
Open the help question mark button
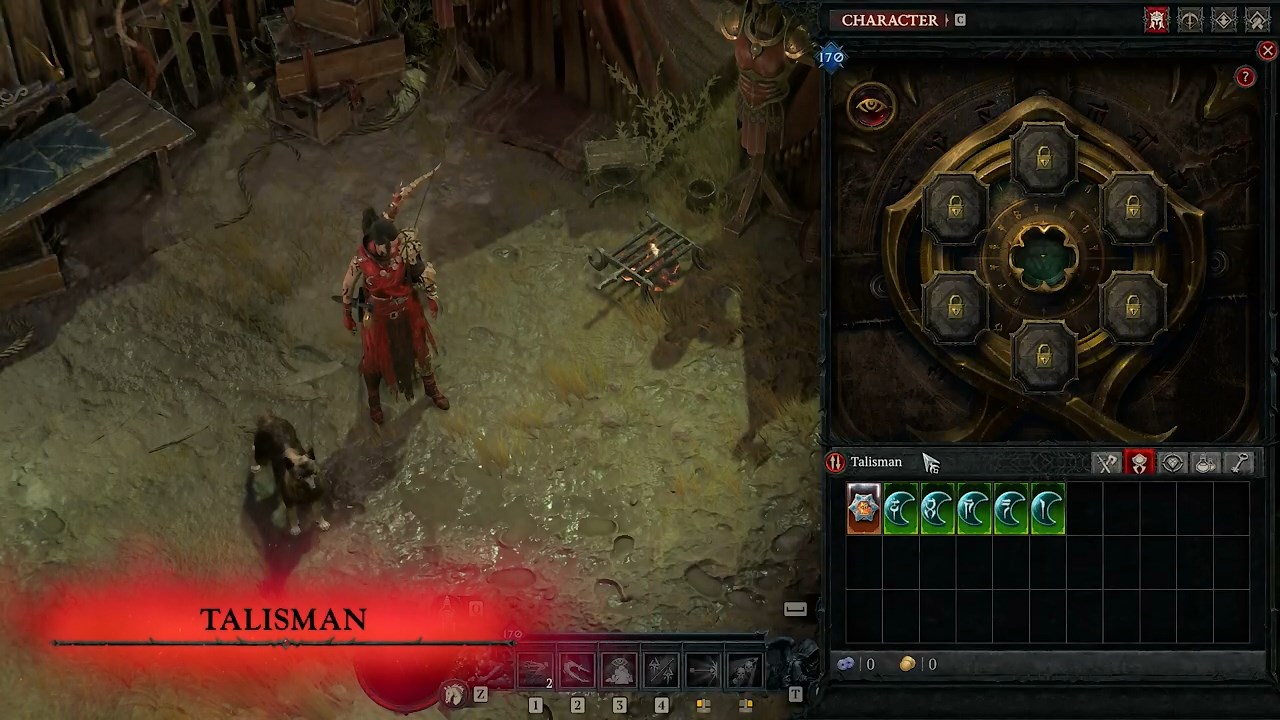pyautogui.click(x=1245, y=77)
